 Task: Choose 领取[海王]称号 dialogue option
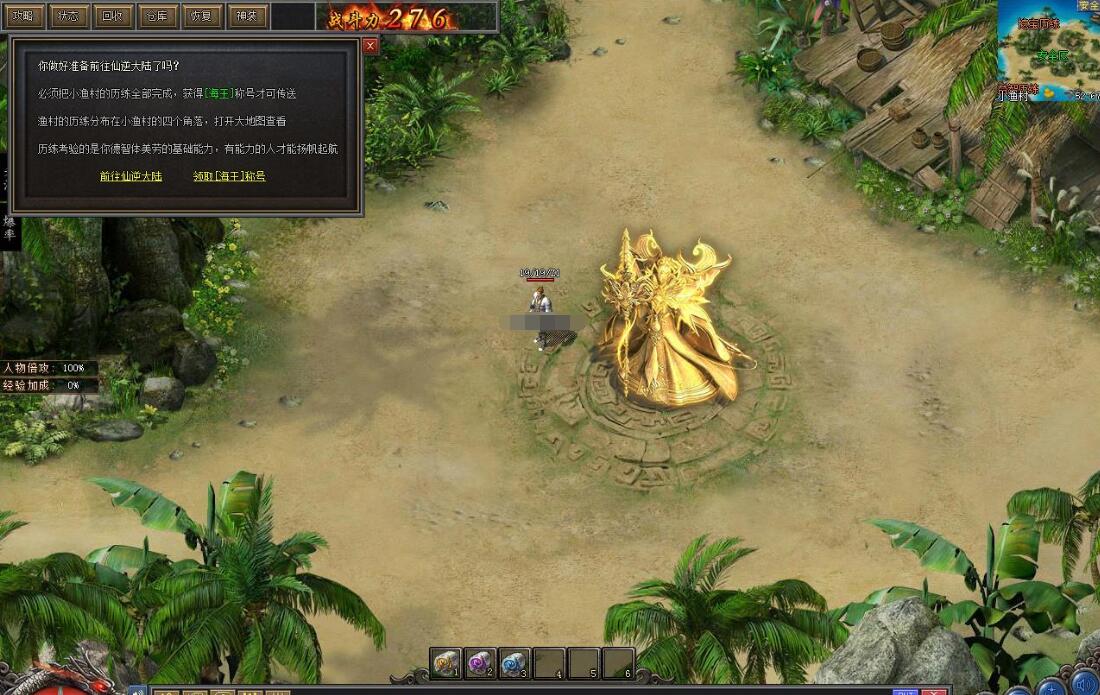pyautogui.click(x=229, y=176)
